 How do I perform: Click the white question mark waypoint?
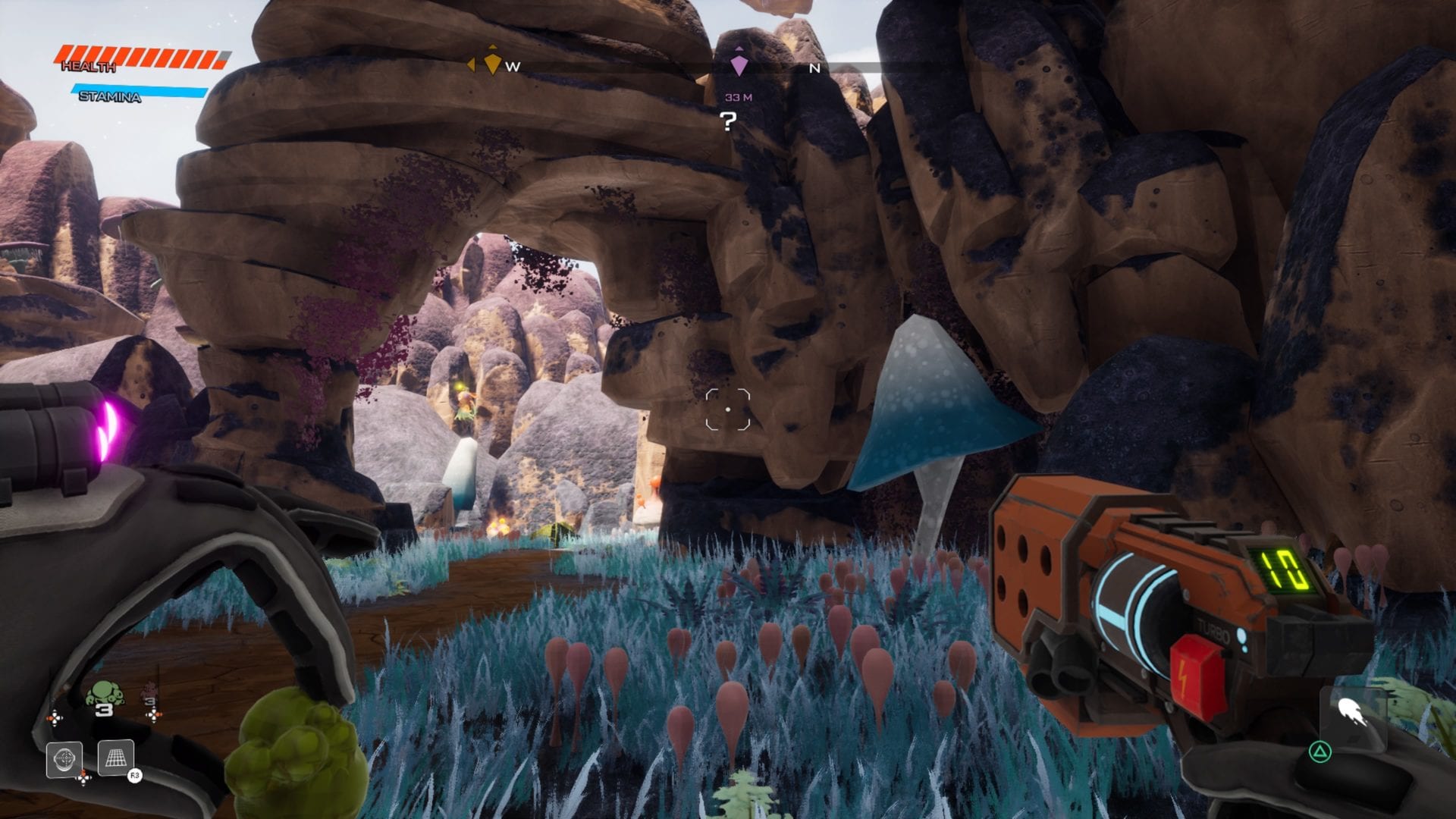(728, 121)
